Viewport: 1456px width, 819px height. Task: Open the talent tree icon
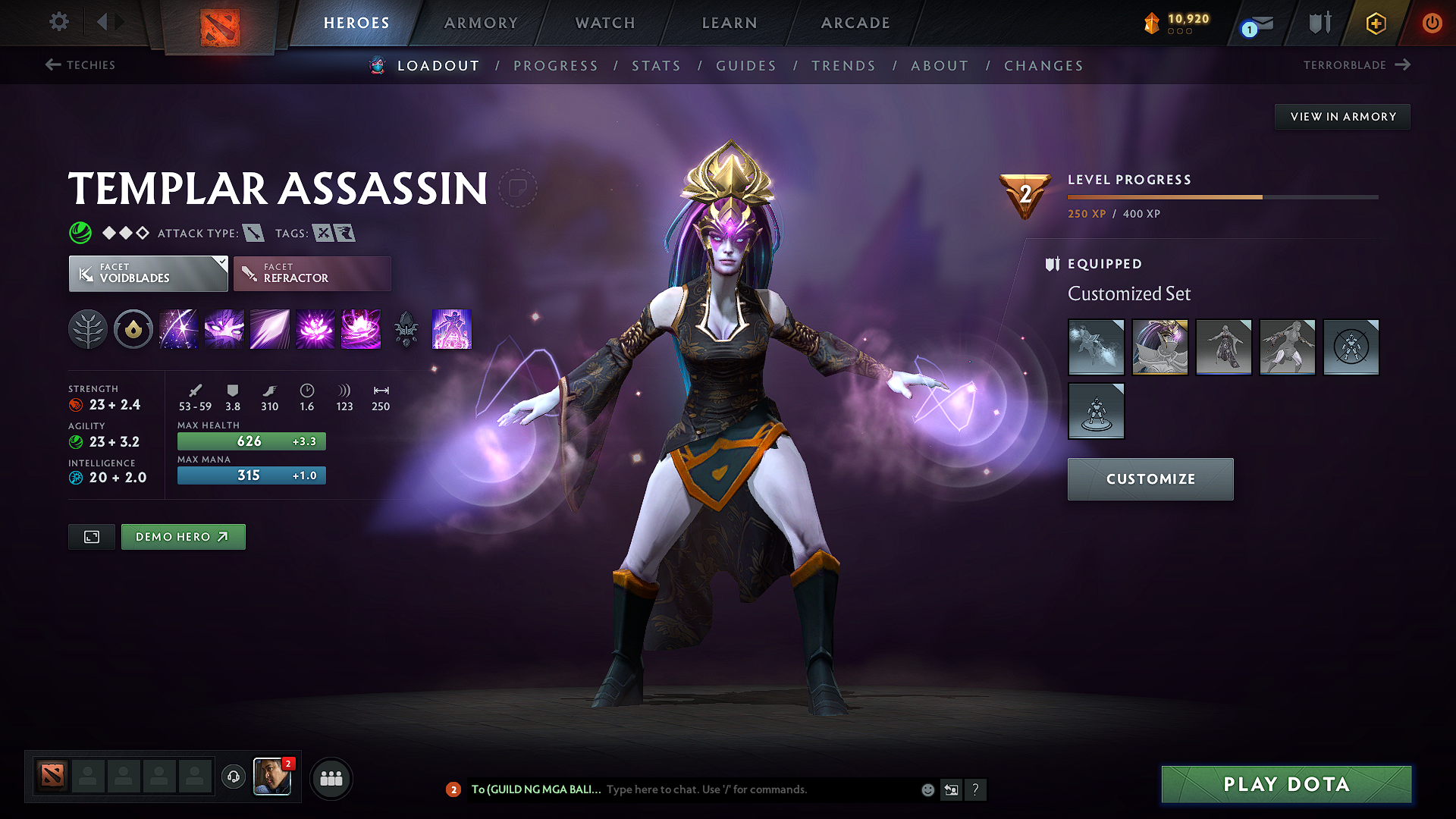88,329
